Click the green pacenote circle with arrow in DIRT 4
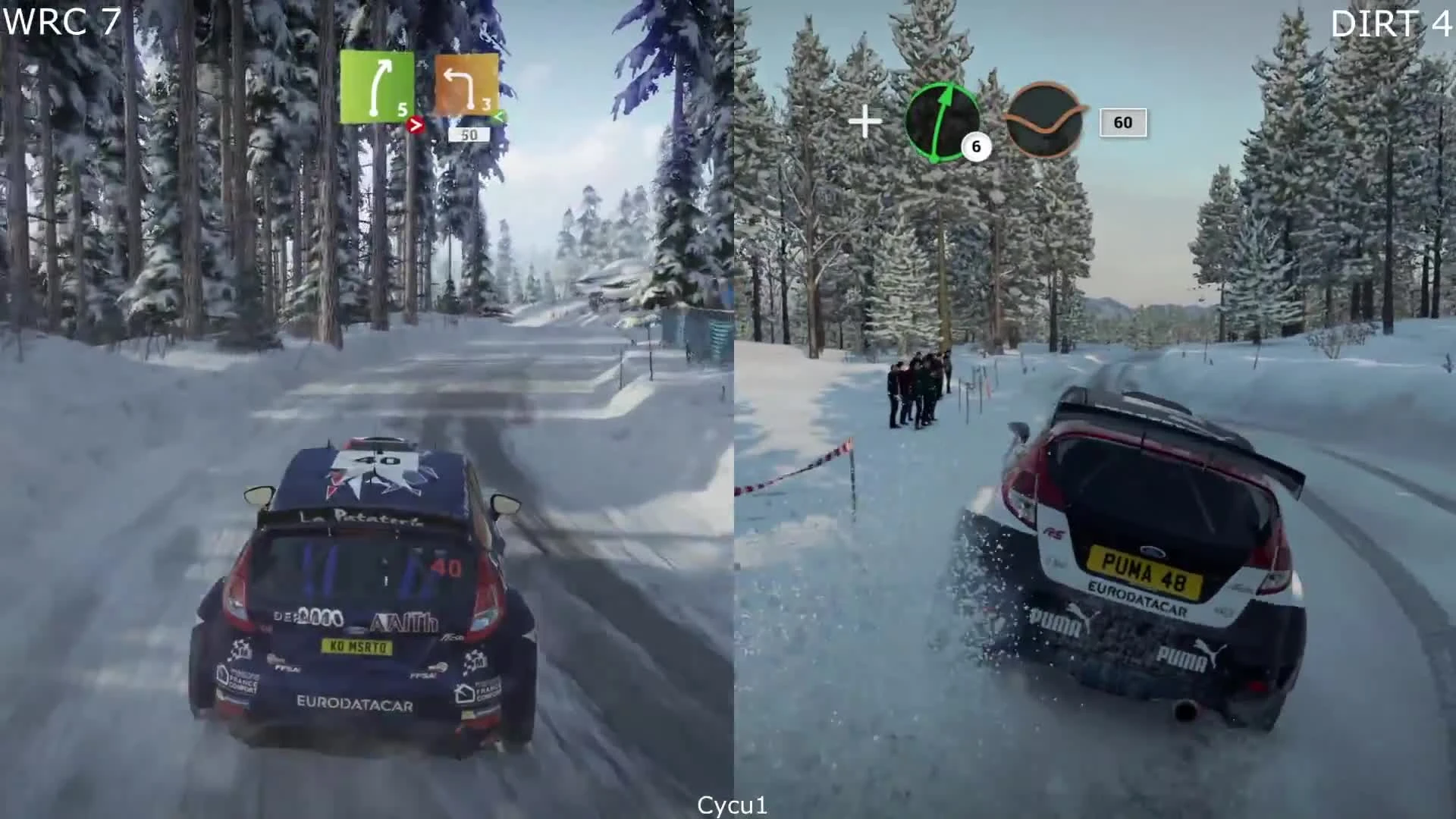The width and height of the screenshot is (1456, 819). [x=943, y=122]
